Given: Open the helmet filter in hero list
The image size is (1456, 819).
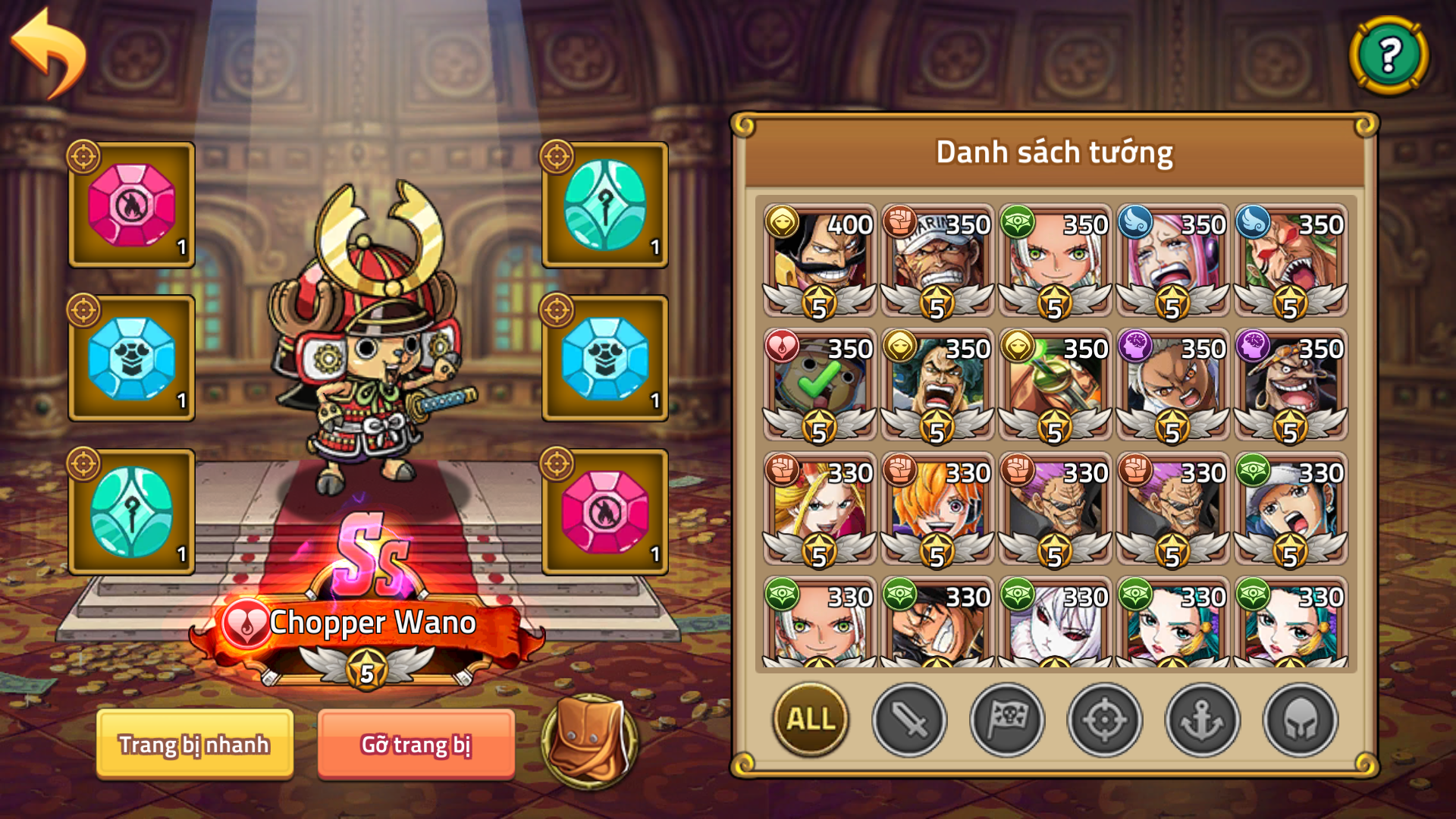Looking at the screenshot, I should tap(1298, 720).
